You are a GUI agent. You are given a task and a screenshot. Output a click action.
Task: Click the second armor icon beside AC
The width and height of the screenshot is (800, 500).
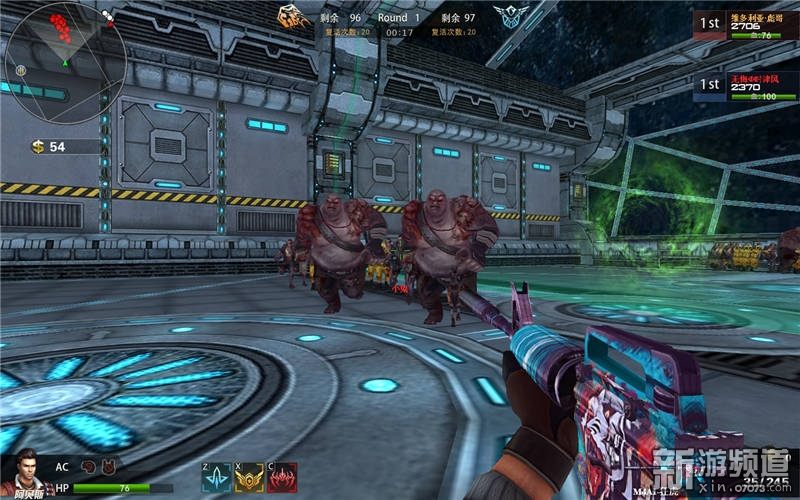coord(108,465)
